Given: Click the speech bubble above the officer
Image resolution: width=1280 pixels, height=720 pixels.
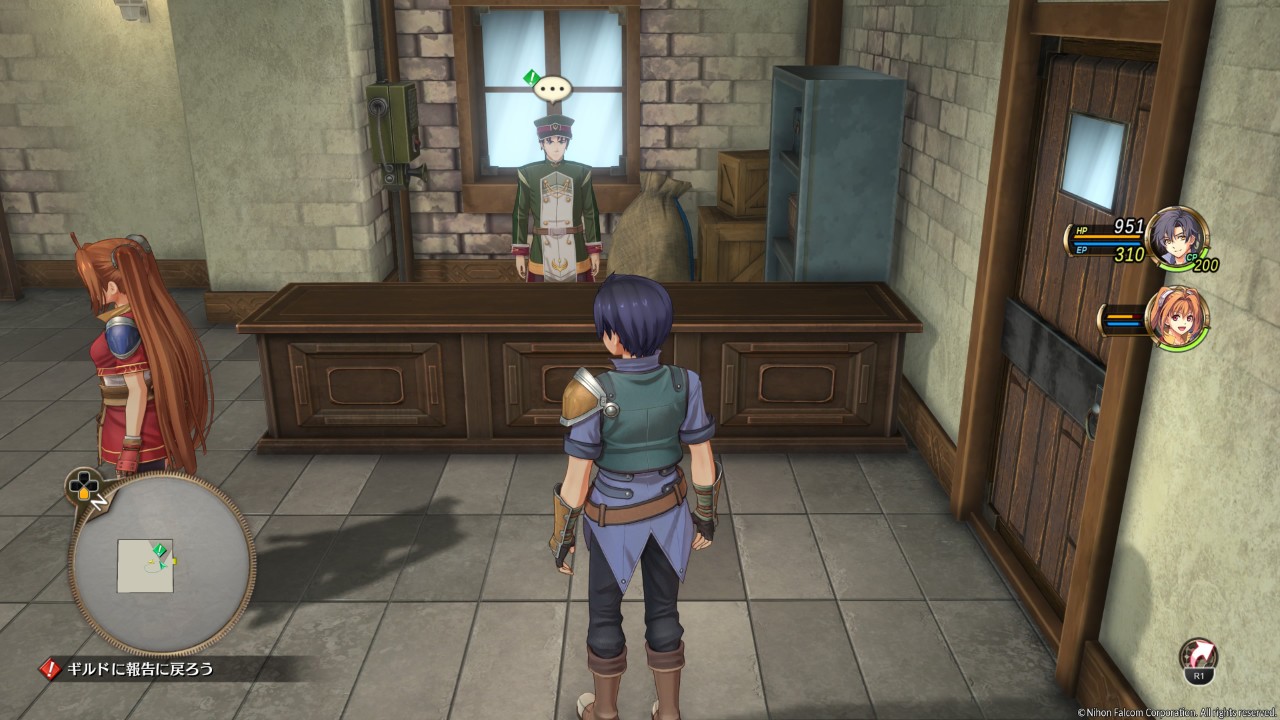Looking at the screenshot, I should (552, 90).
